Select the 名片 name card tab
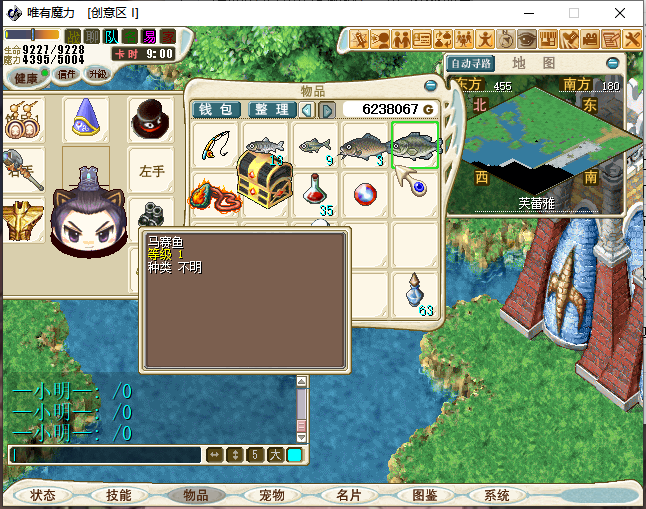The height and width of the screenshot is (509, 646). click(349, 495)
